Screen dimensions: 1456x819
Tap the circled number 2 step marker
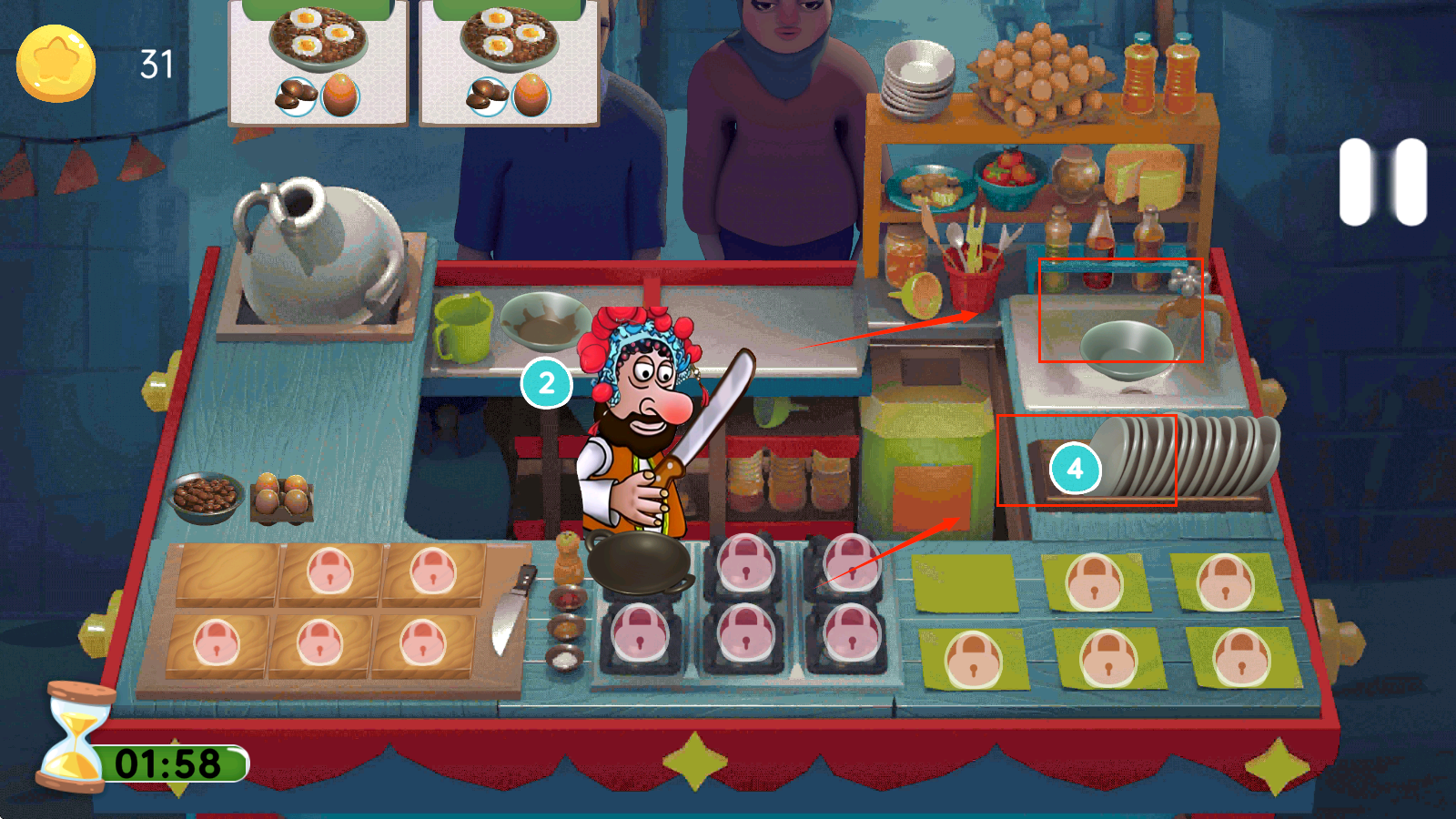pyautogui.click(x=546, y=383)
